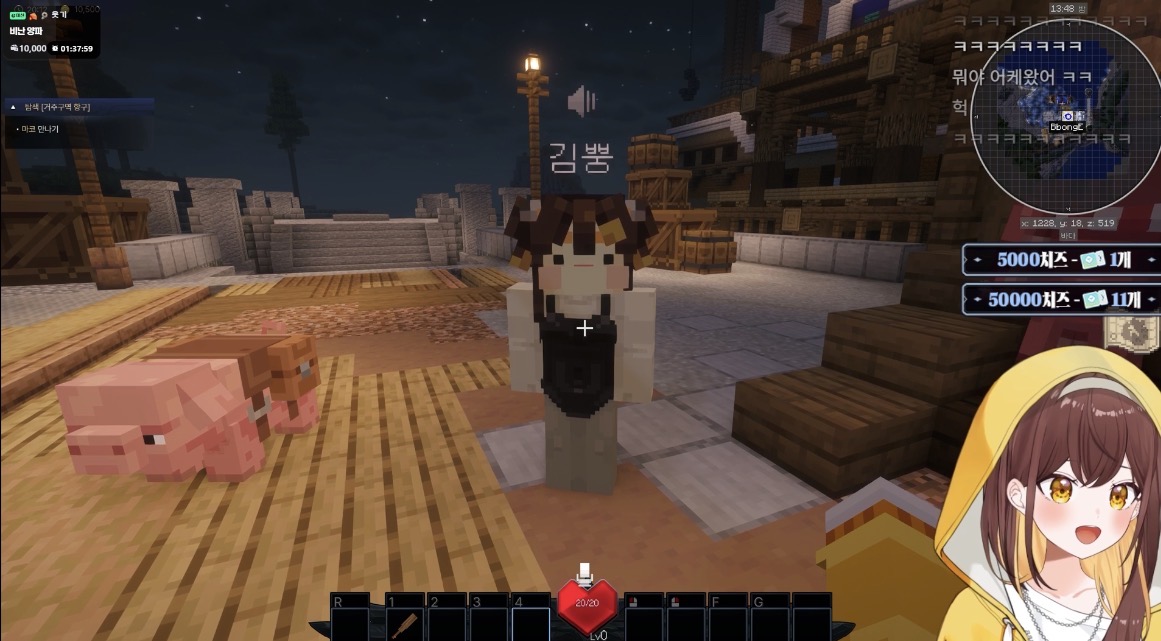Click the speaker icon above 김뽕
The height and width of the screenshot is (641, 1161).
pyautogui.click(x=581, y=101)
